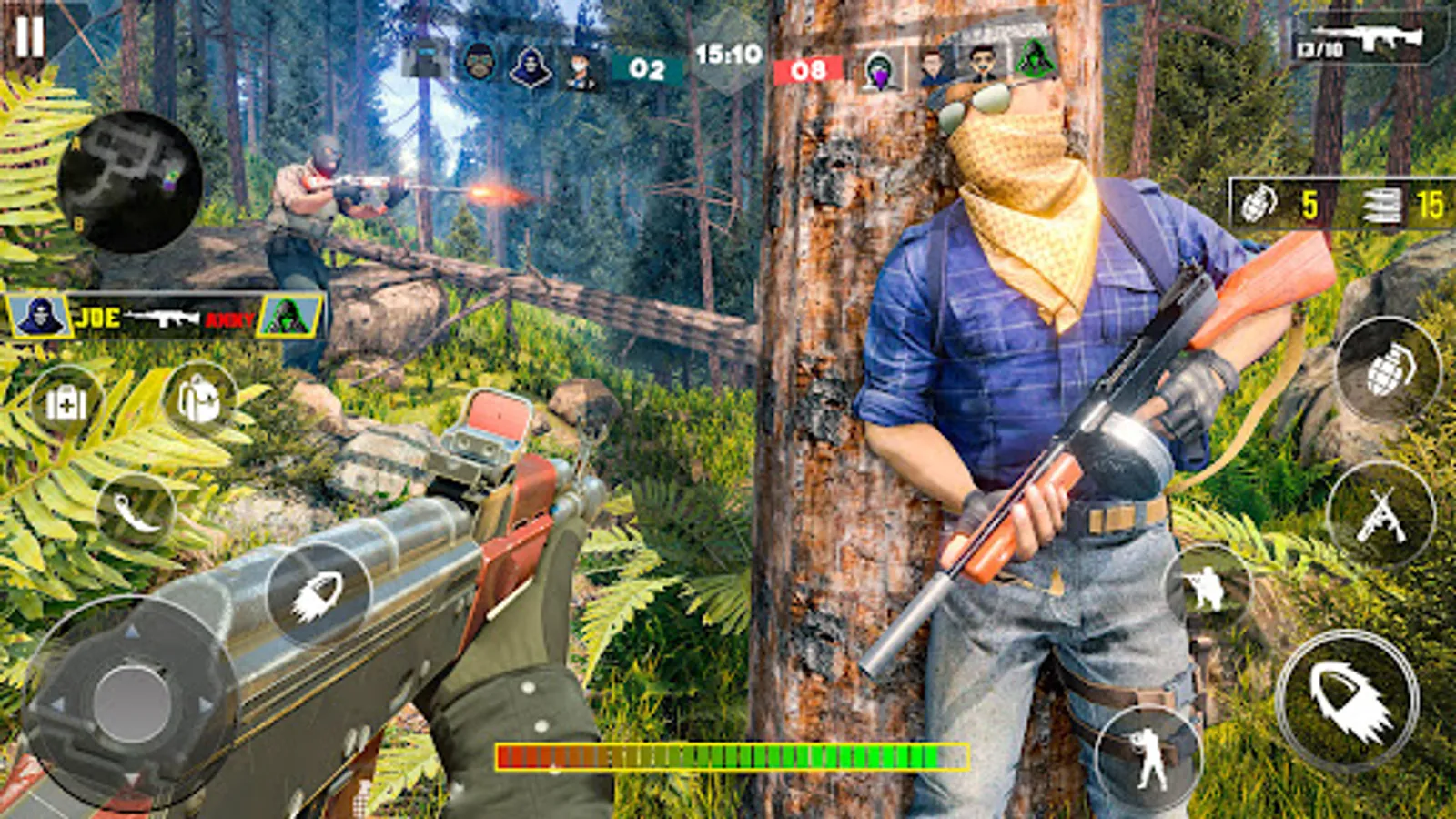Viewport: 1456px width, 819px height.
Task: Switch weapon using the rifle icon button
Action: [x=1380, y=515]
